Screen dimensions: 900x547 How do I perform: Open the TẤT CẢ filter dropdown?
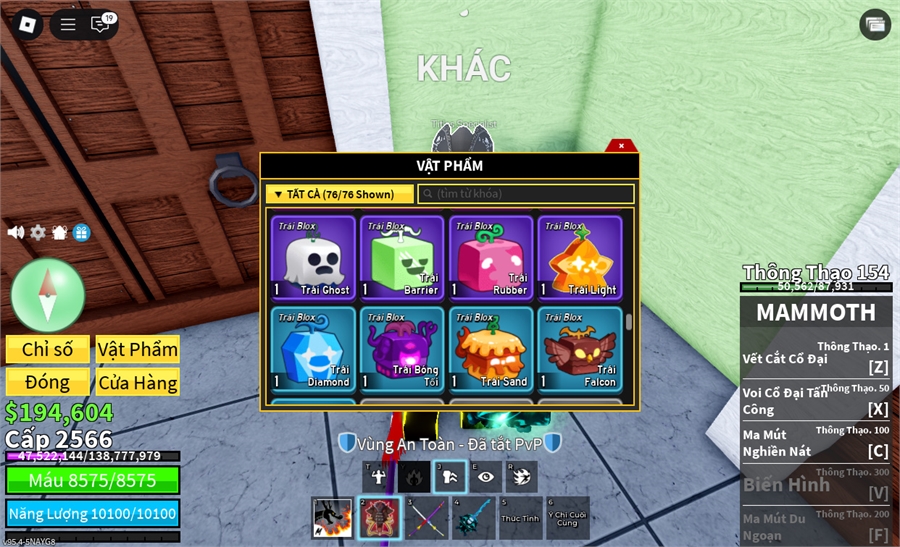tap(341, 194)
